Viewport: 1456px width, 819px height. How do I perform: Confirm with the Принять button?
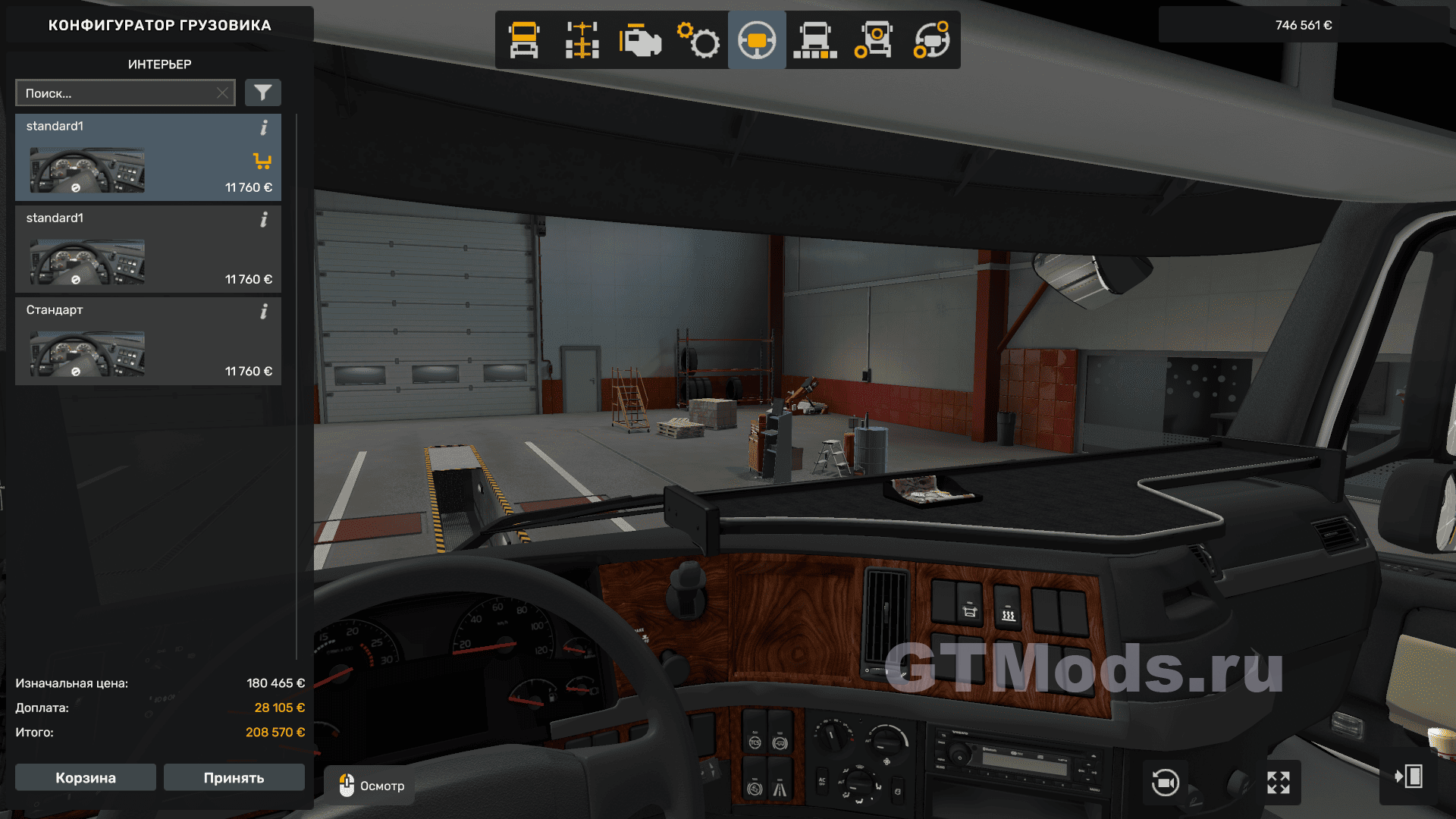coord(234,777)
